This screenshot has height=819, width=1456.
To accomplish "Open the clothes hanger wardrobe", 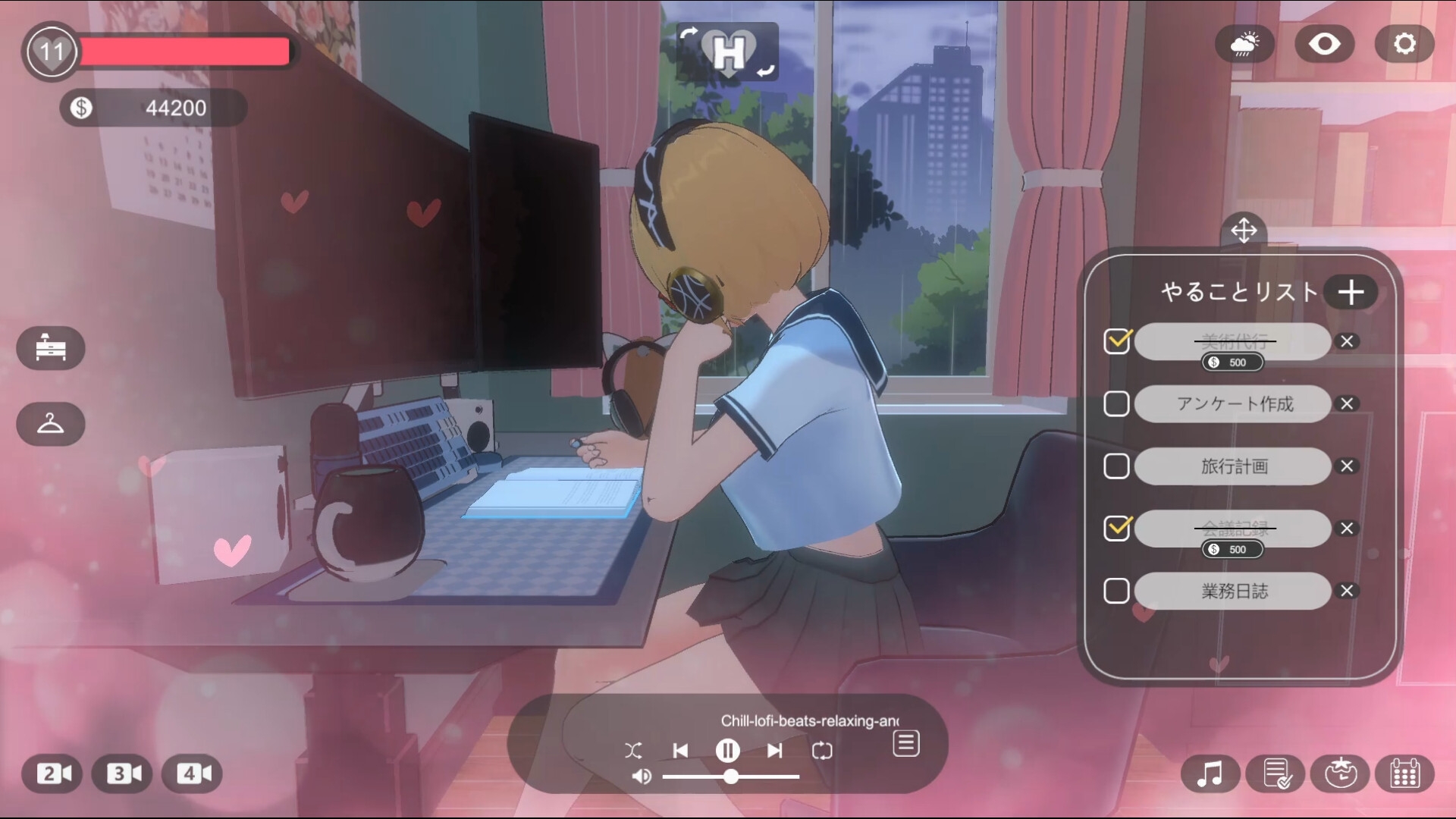I will [x=51, y=424].
